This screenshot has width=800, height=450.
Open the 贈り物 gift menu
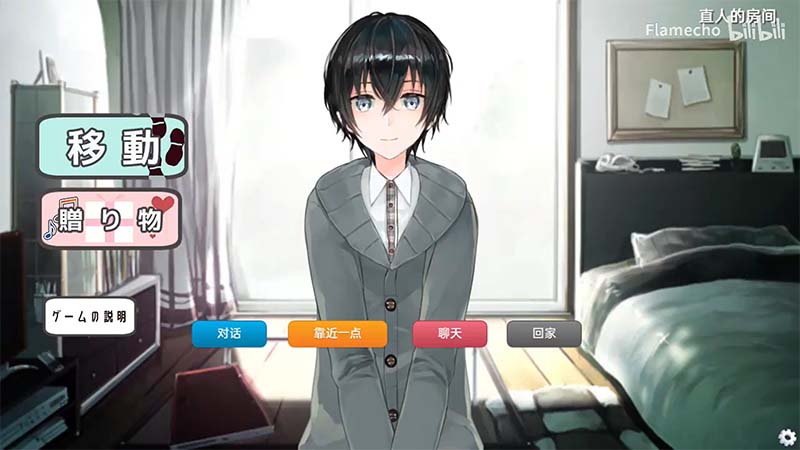point(110,217)
